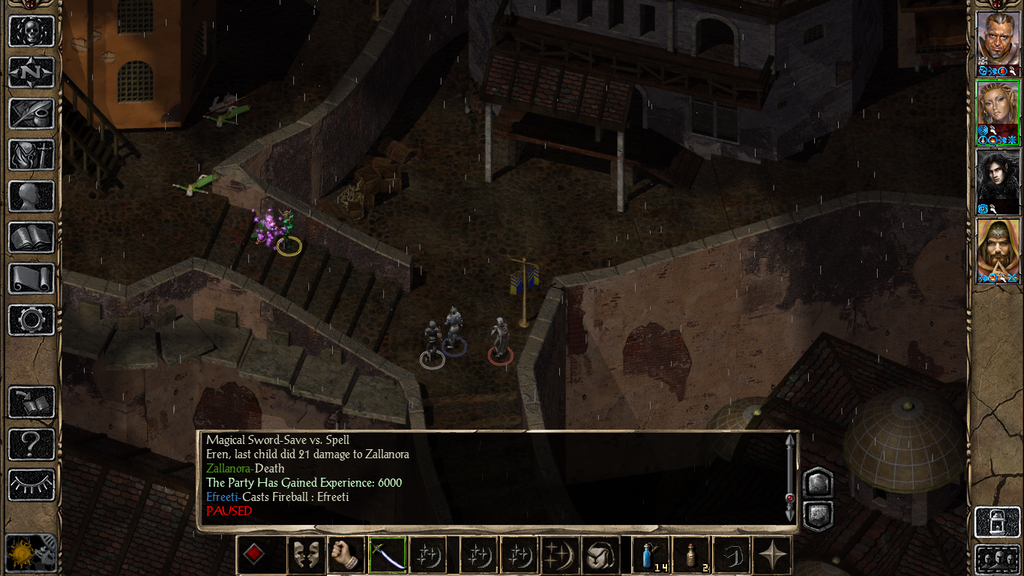Select the scarred bald man portrait
1024x576 pixels.
997,39
